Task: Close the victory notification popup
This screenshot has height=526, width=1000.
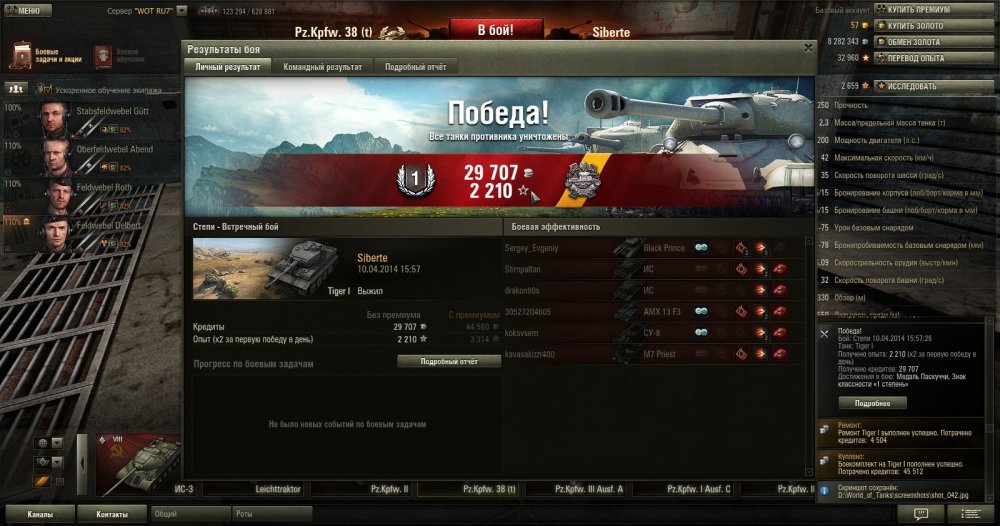Action: (823, 332)
